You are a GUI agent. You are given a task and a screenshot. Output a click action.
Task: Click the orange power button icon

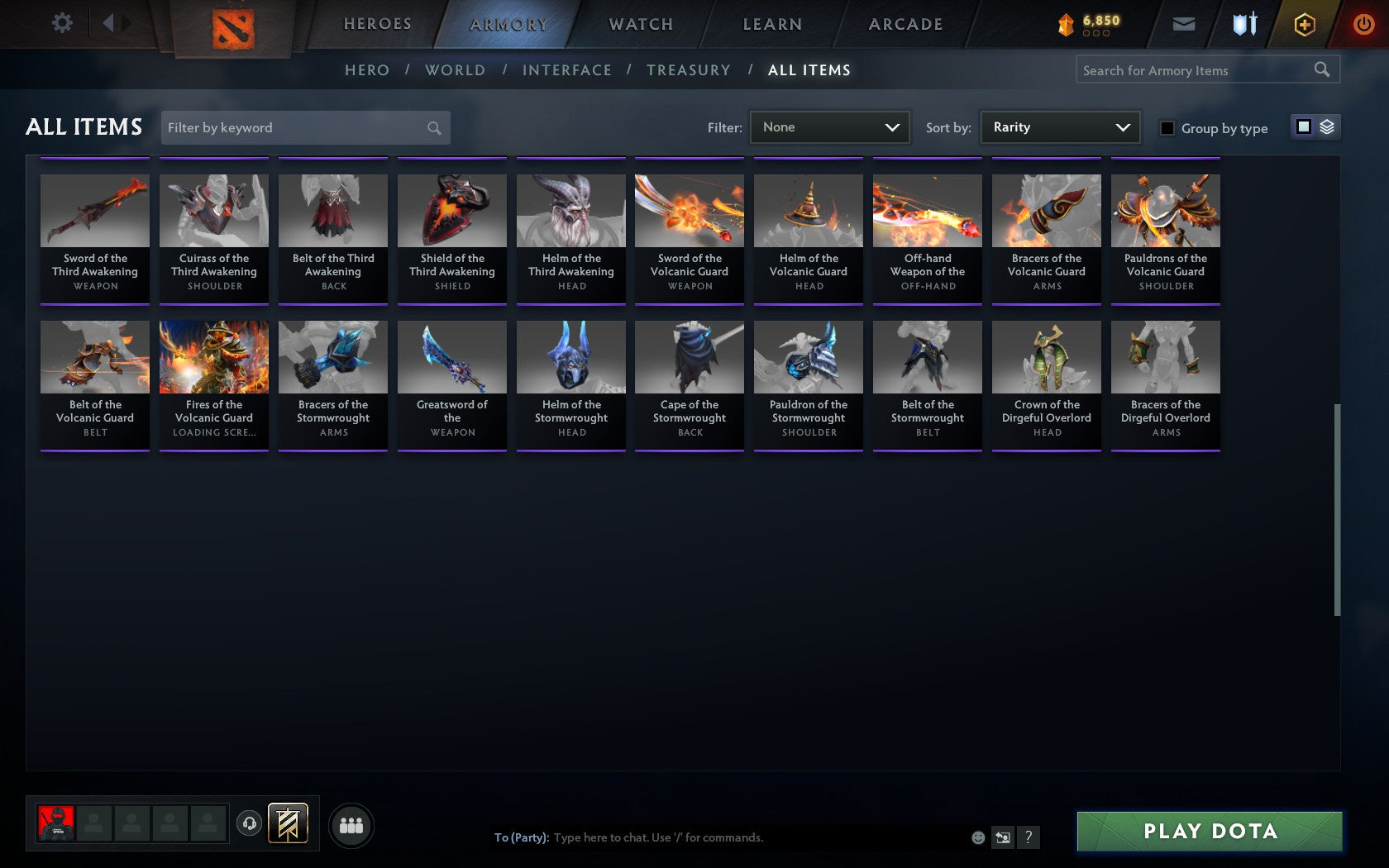point(1363,24)
